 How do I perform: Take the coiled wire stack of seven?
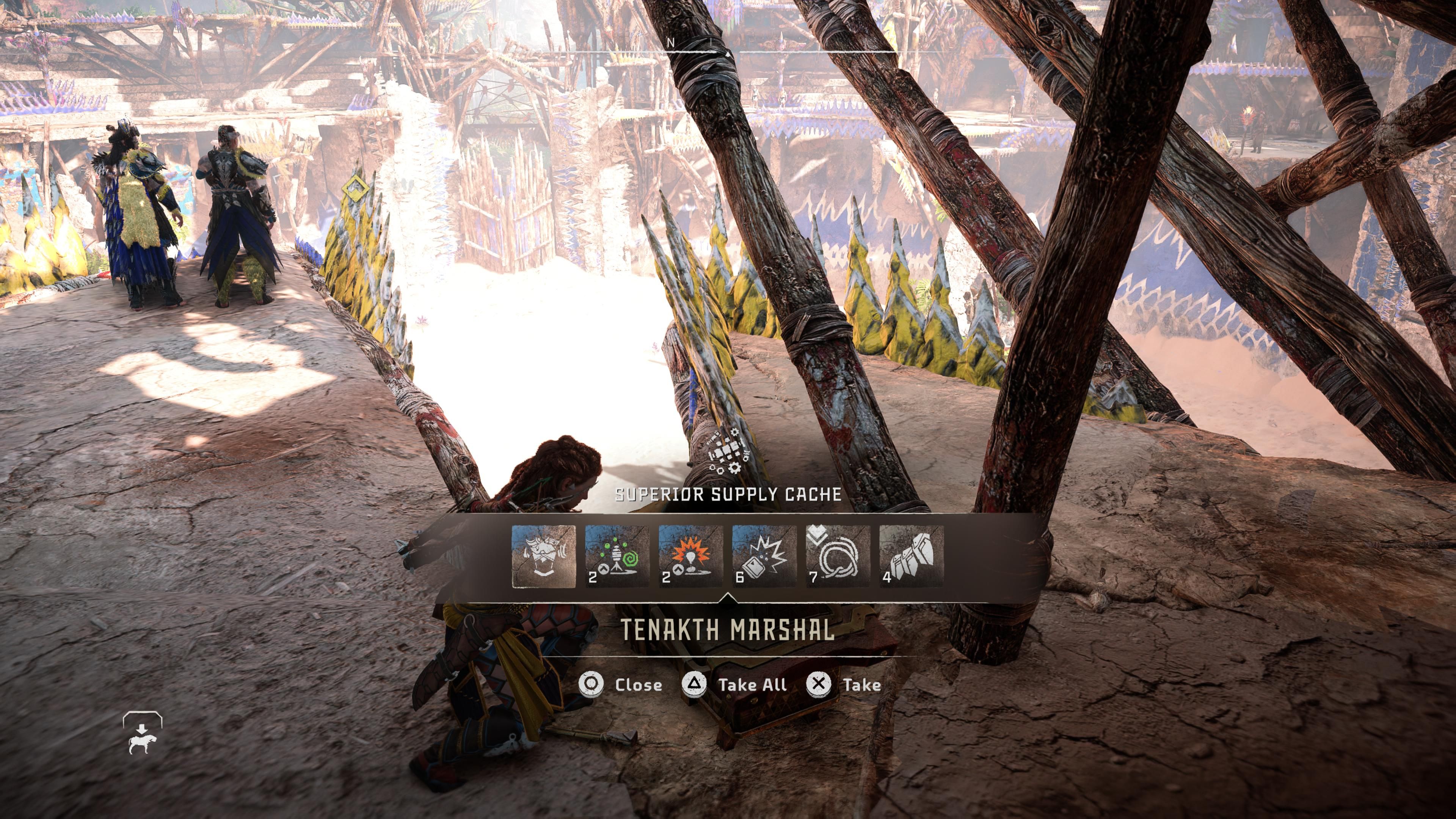837,556
